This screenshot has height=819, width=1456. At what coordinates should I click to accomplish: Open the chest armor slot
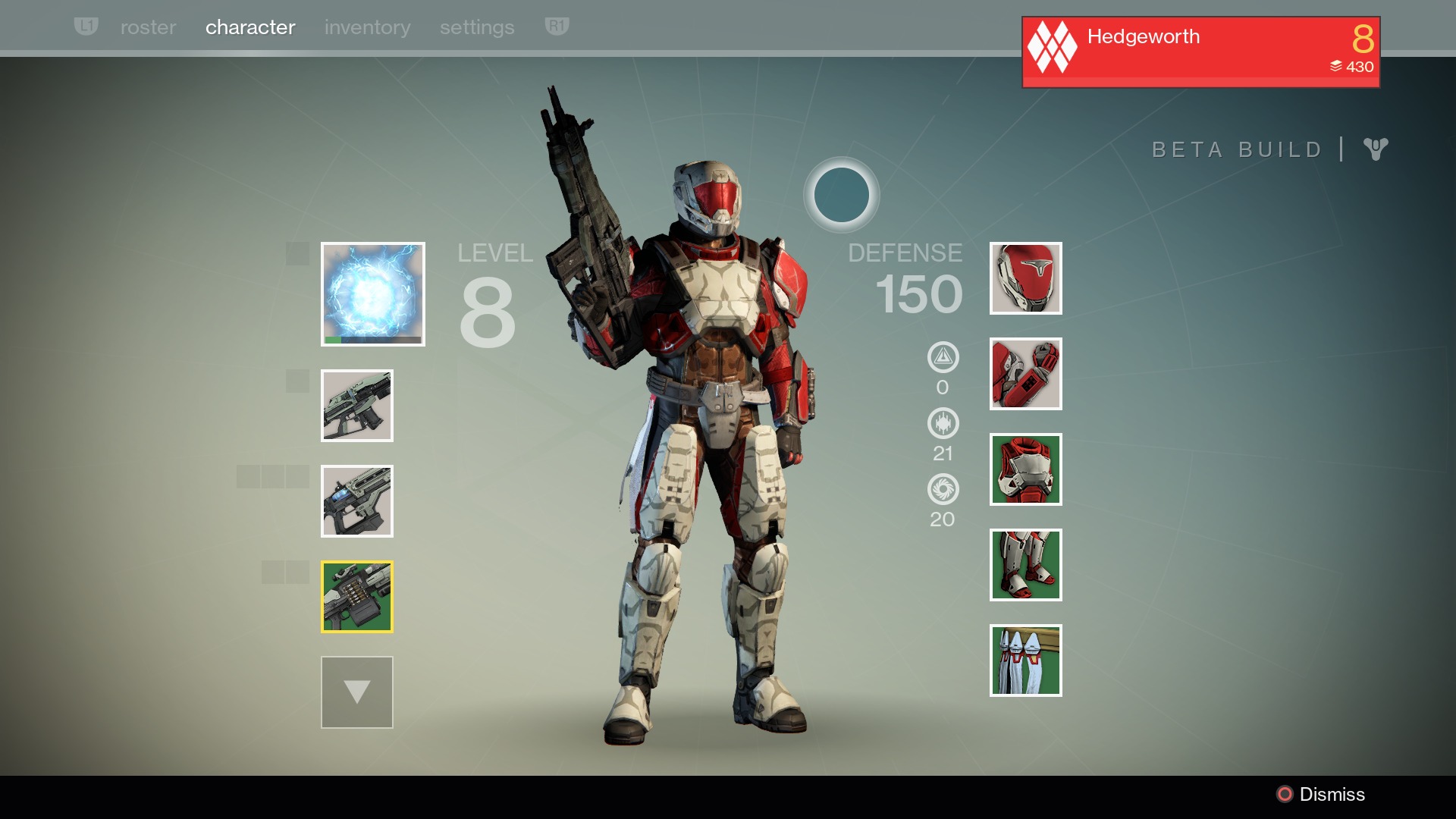(x=1025, y=469)
